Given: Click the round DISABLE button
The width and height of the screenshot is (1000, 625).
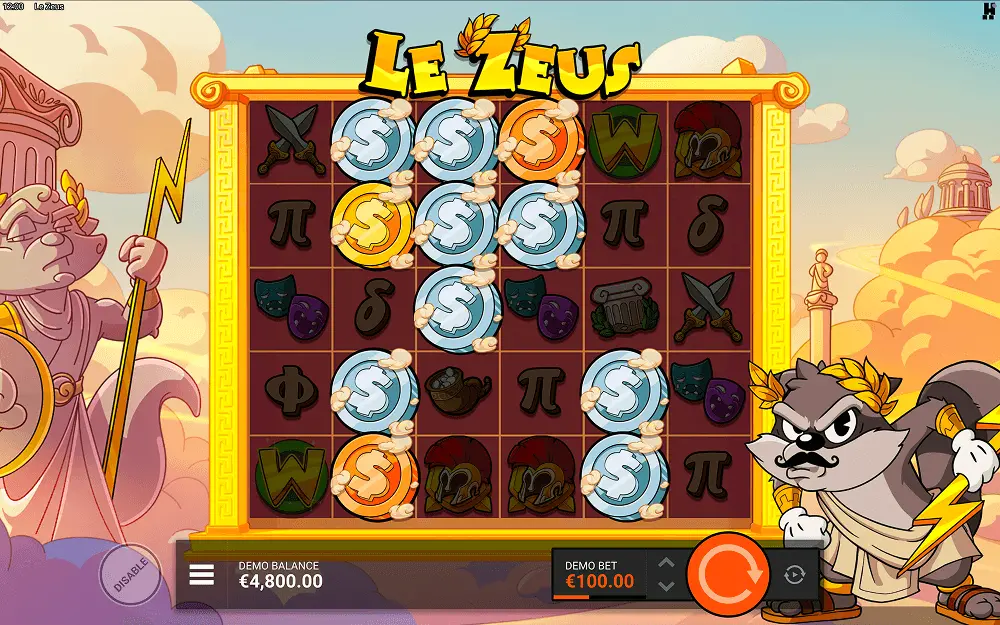Looking at the screenshot, I should [x=129, y=574].
